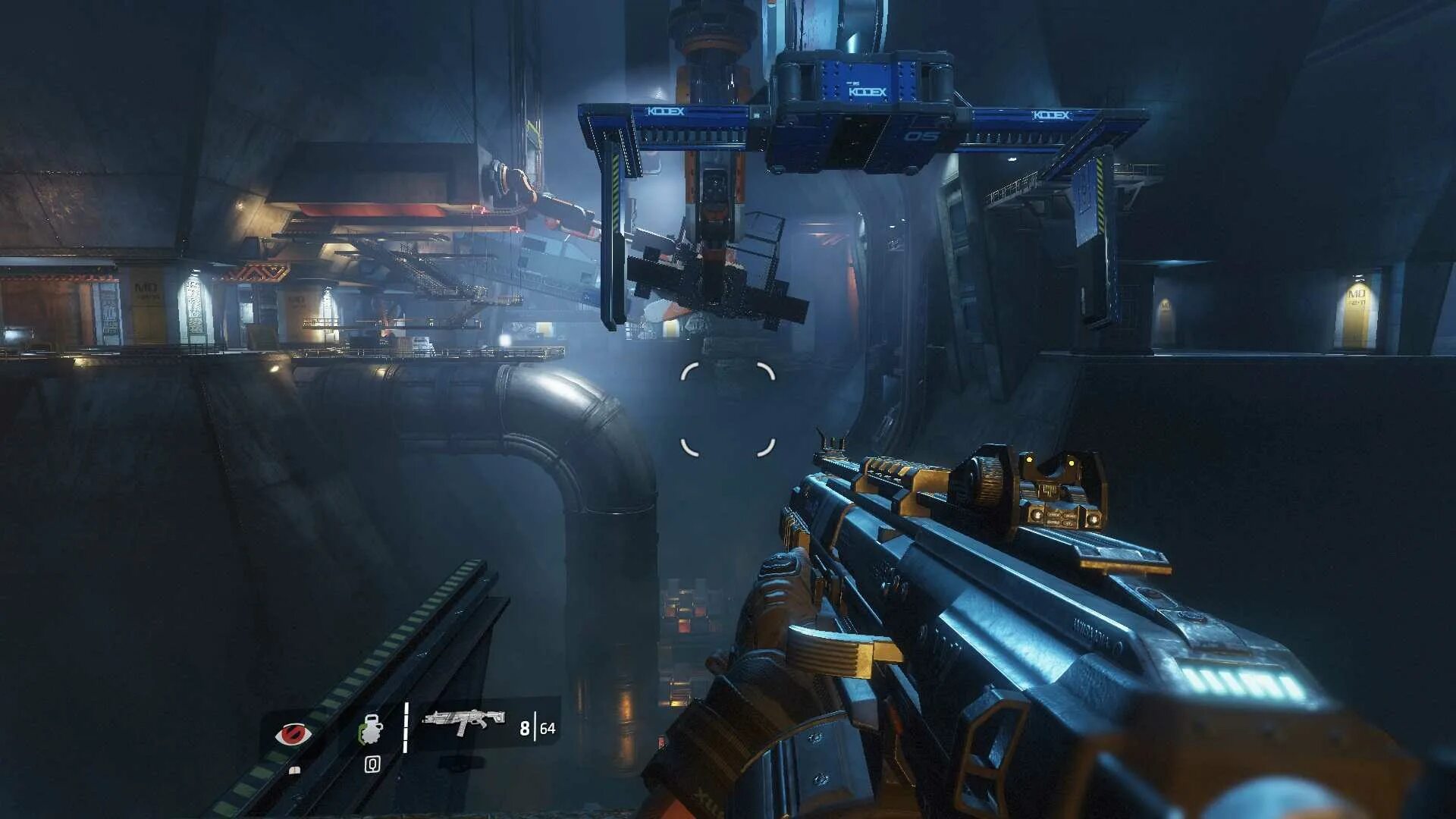Activate the red eye cloak ability icon
Screen dimensions: 1456x819
[293, 734]
